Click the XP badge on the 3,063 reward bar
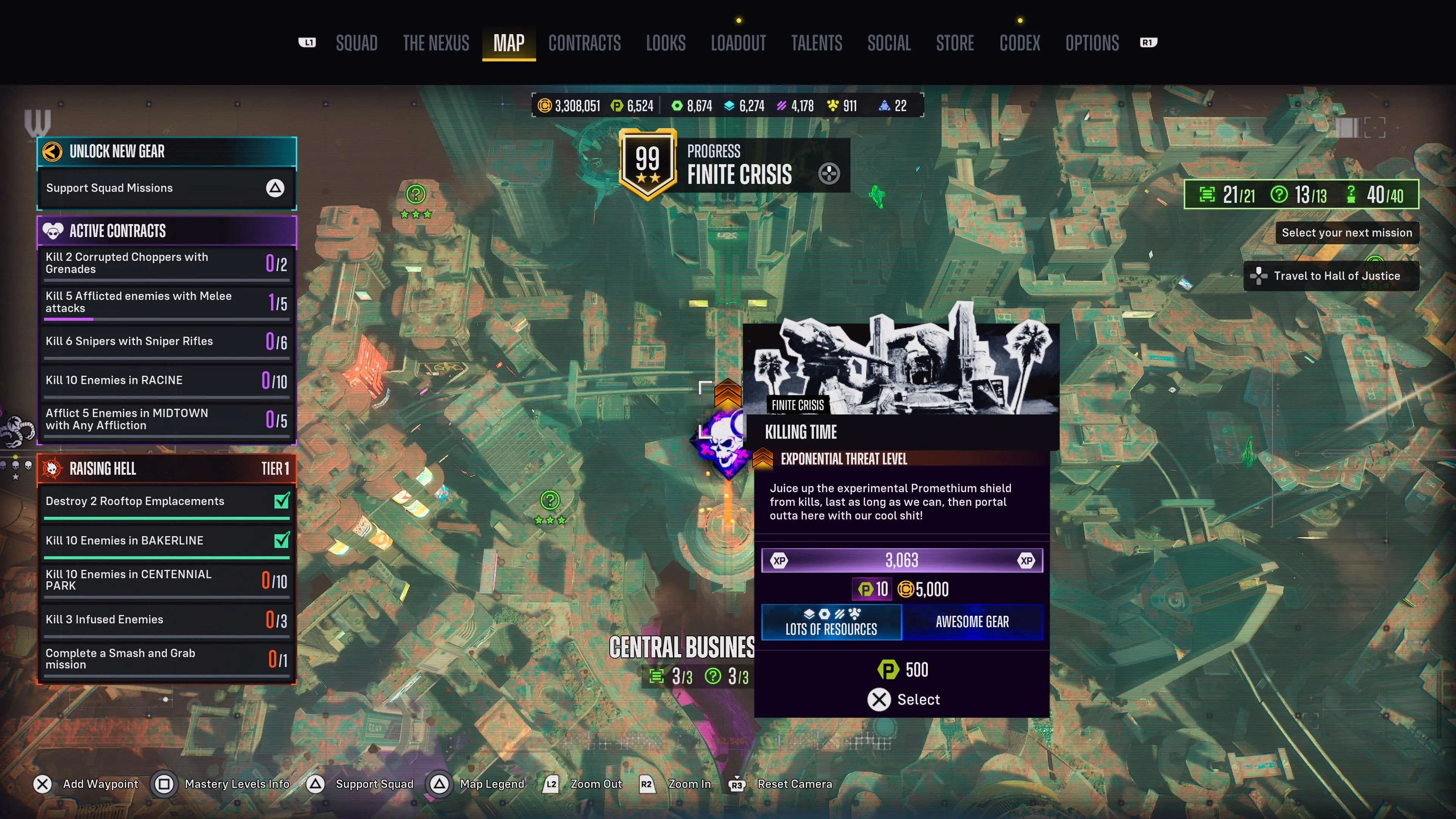The width and height of the screenshot is (1456, 819). [x=780, y=560]
